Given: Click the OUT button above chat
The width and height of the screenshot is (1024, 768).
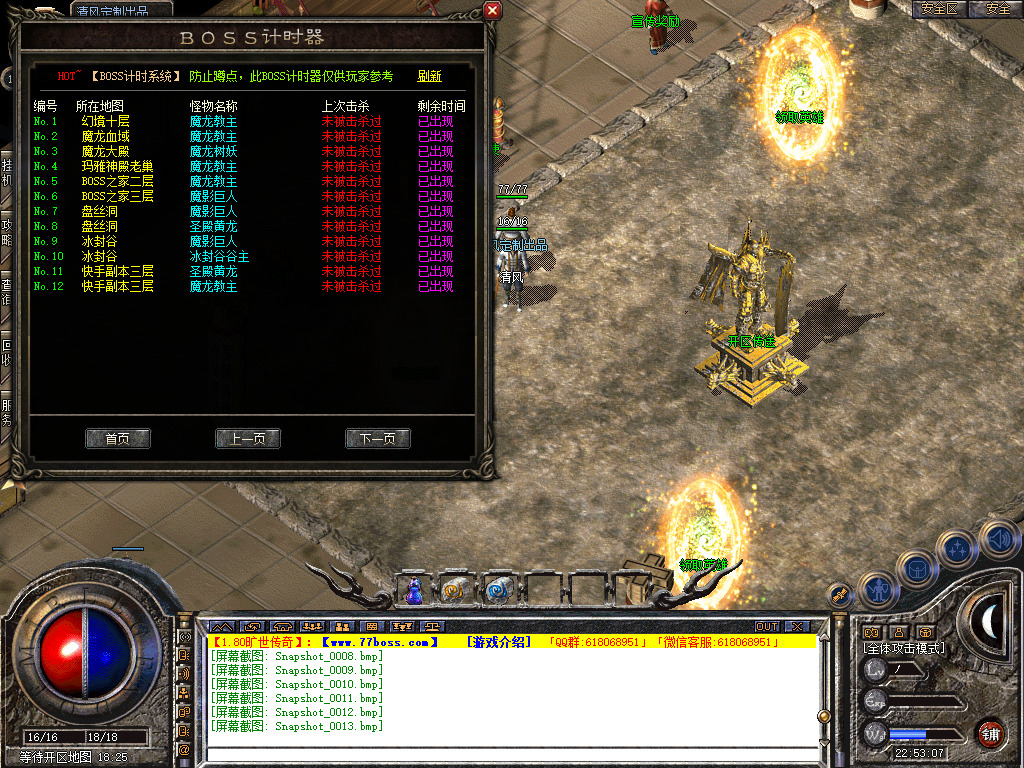Looking at the screenshot, I should pyautogui.click(x=767, y=626).
